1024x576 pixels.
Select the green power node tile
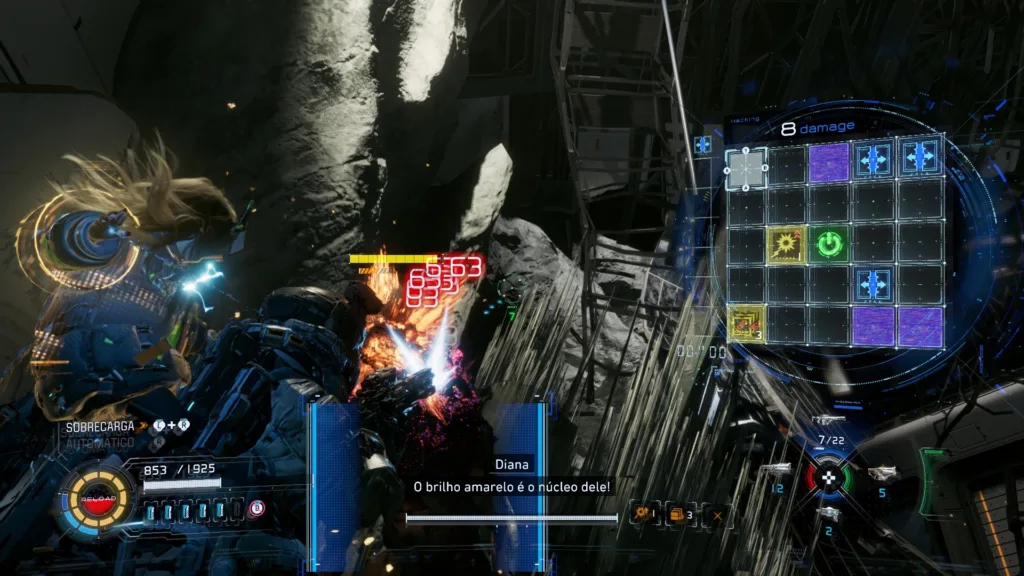click(829, 244)
